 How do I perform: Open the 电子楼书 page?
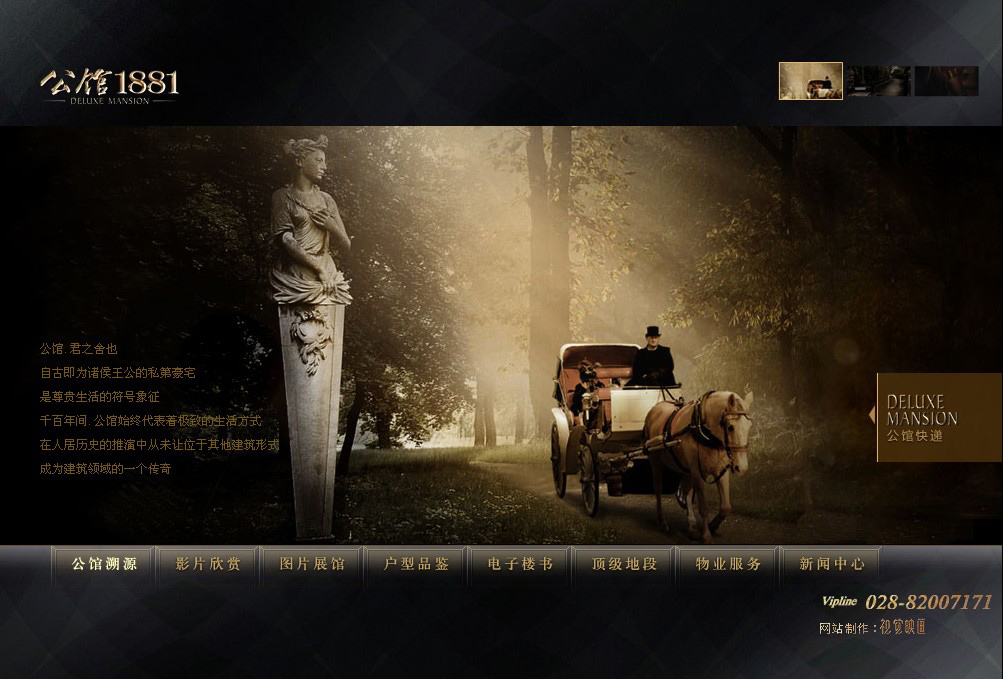[x=520, y=564]
